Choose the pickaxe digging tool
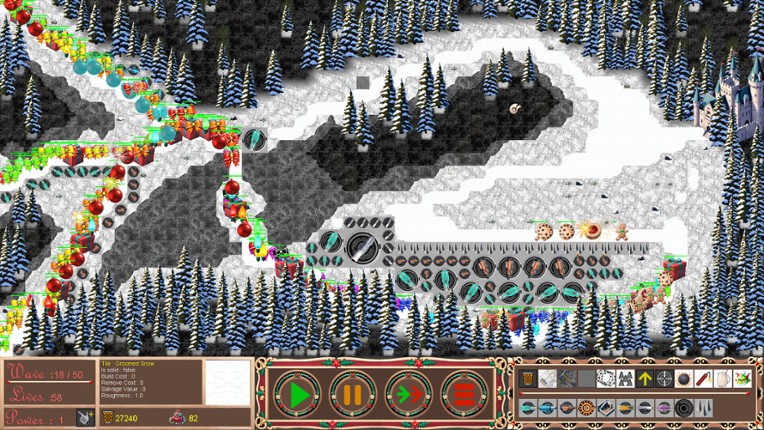764x430 pixels. click(x=567, y=379)
